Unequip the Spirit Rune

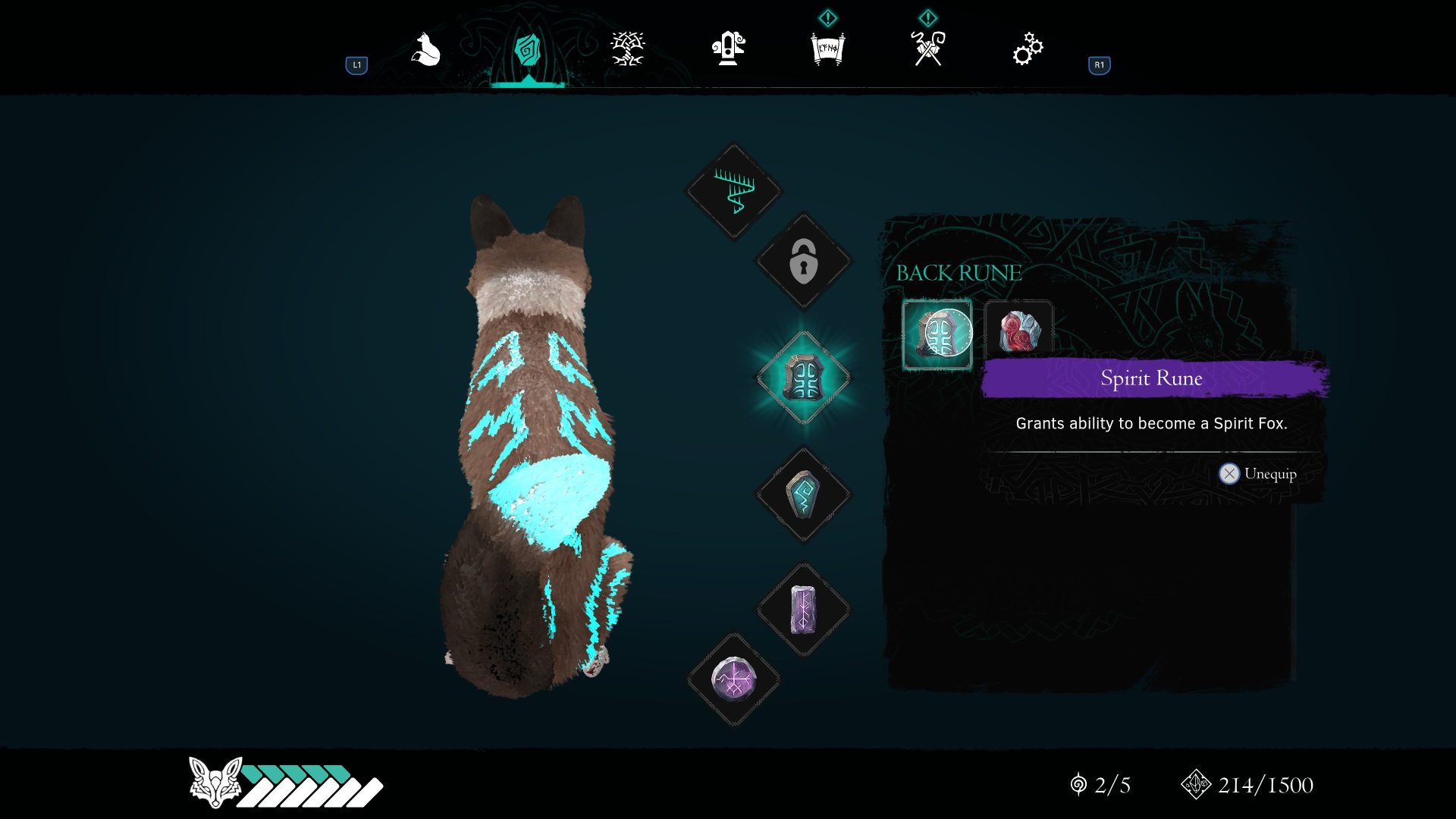(1258, 474)
